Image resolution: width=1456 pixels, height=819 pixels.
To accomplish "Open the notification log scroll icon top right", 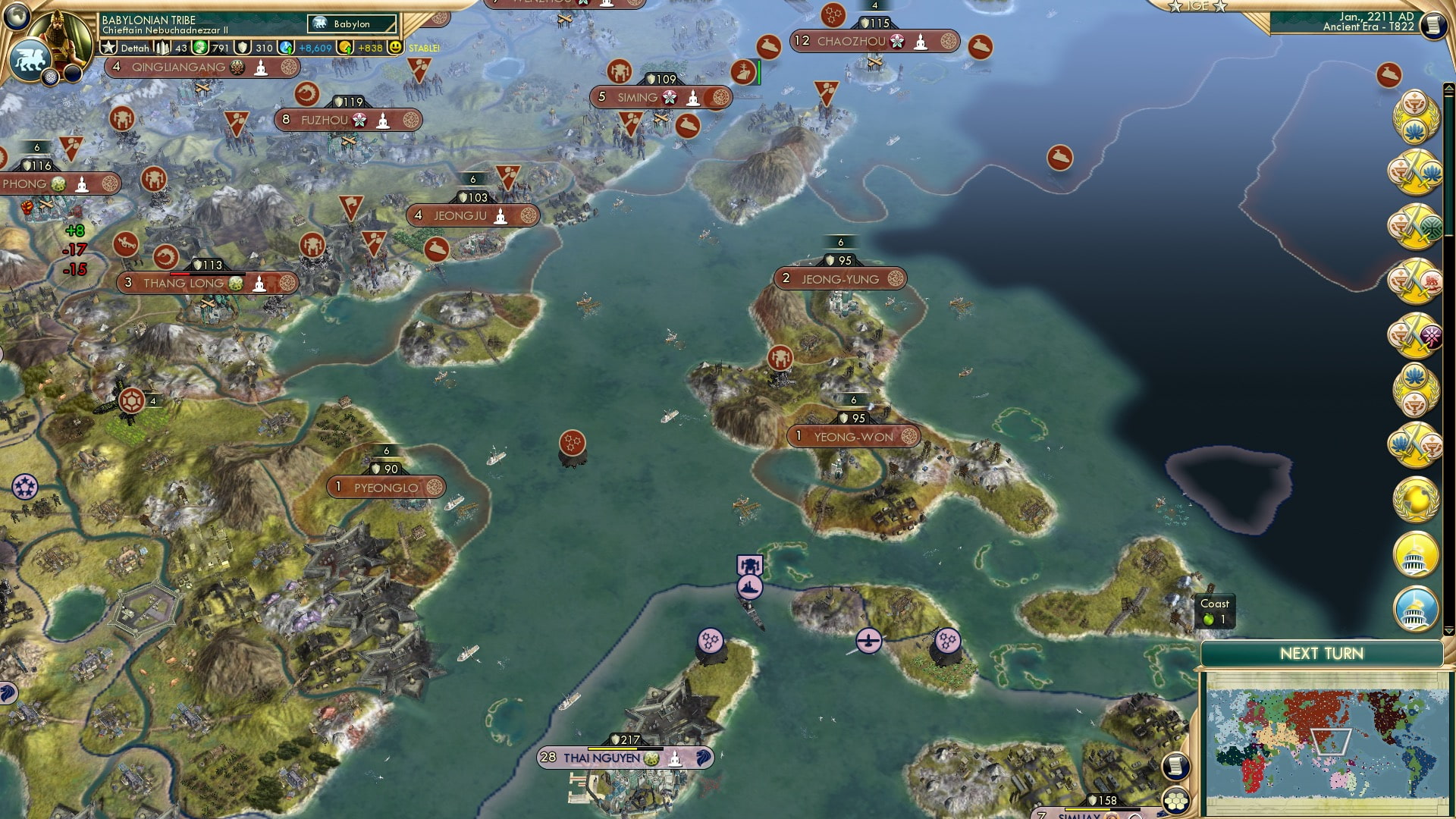I will pyautogui.click(x=1434, y=24).
